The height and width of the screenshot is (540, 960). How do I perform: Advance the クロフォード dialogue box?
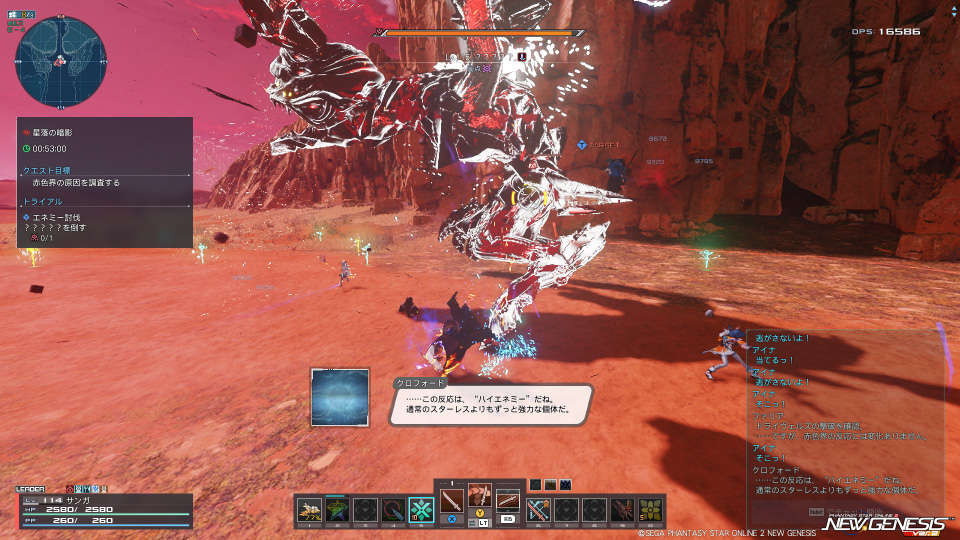coord(490,403)
